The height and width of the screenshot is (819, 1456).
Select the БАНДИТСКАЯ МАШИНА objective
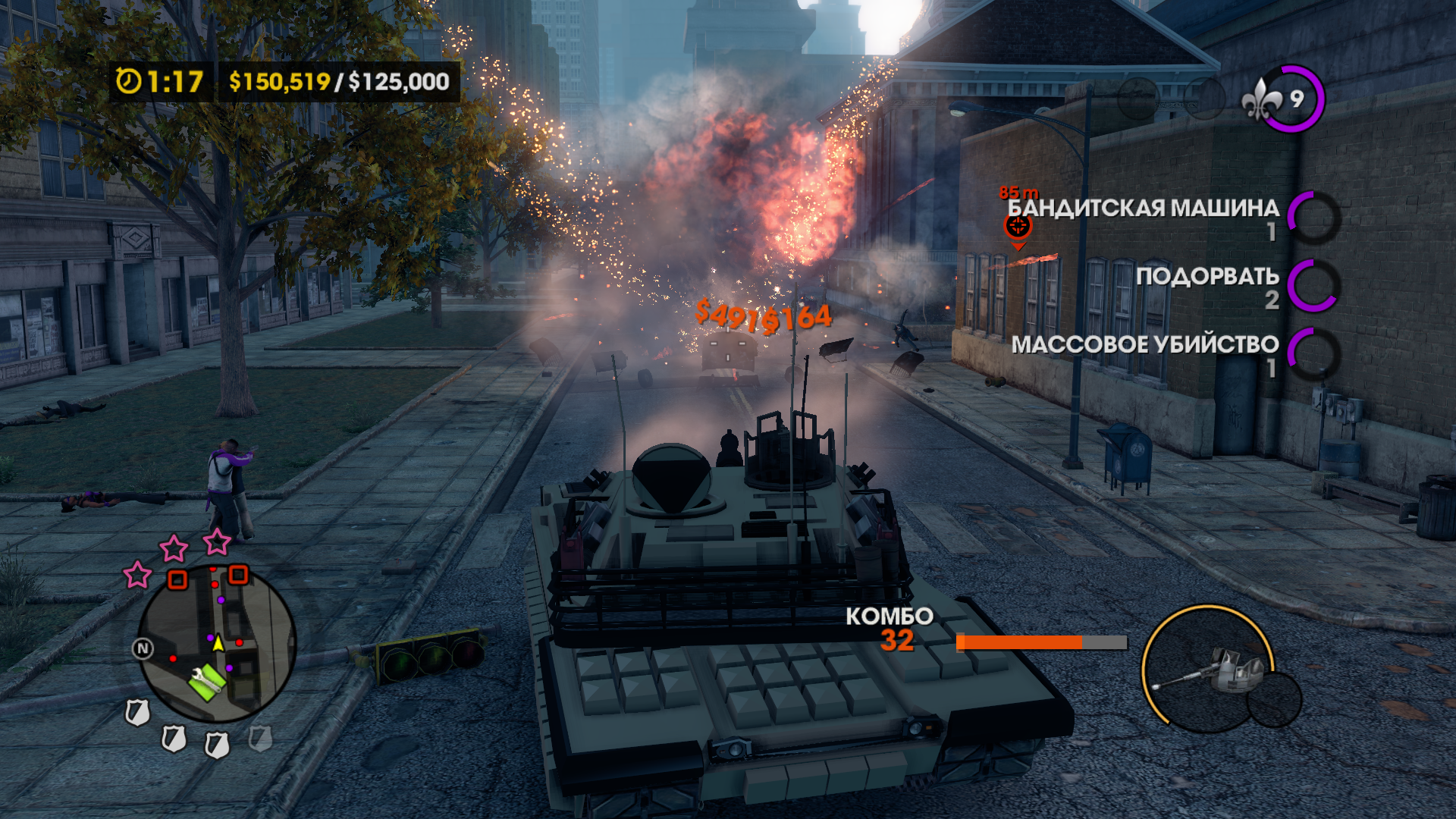click(x=1143, y=209)
